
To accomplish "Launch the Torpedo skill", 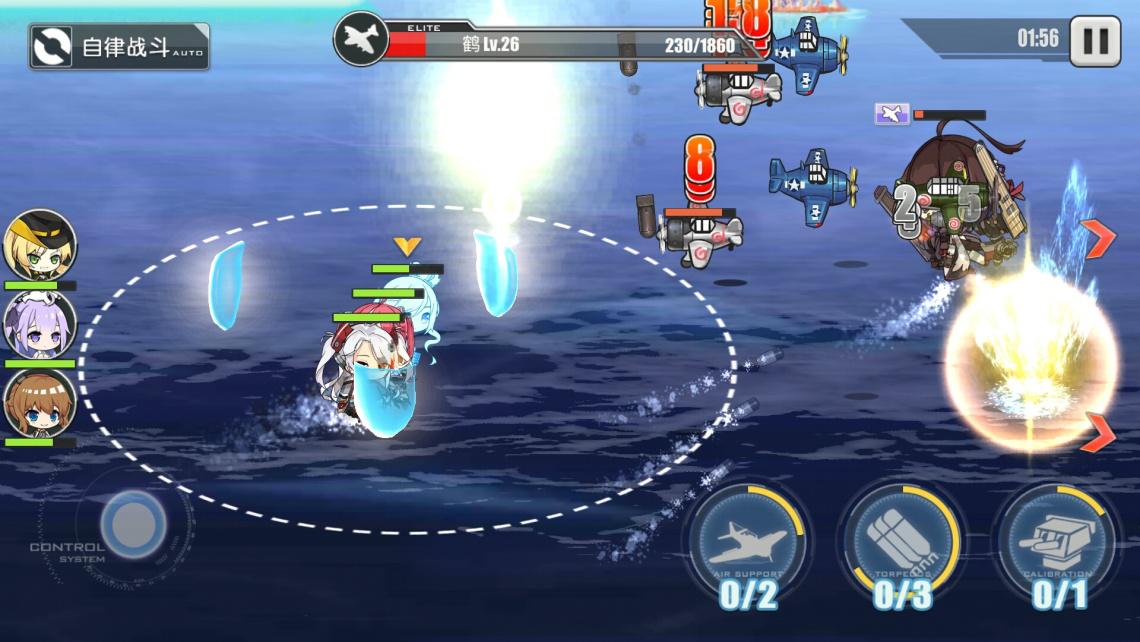I will pyautogui.click(x=901, y=543).
